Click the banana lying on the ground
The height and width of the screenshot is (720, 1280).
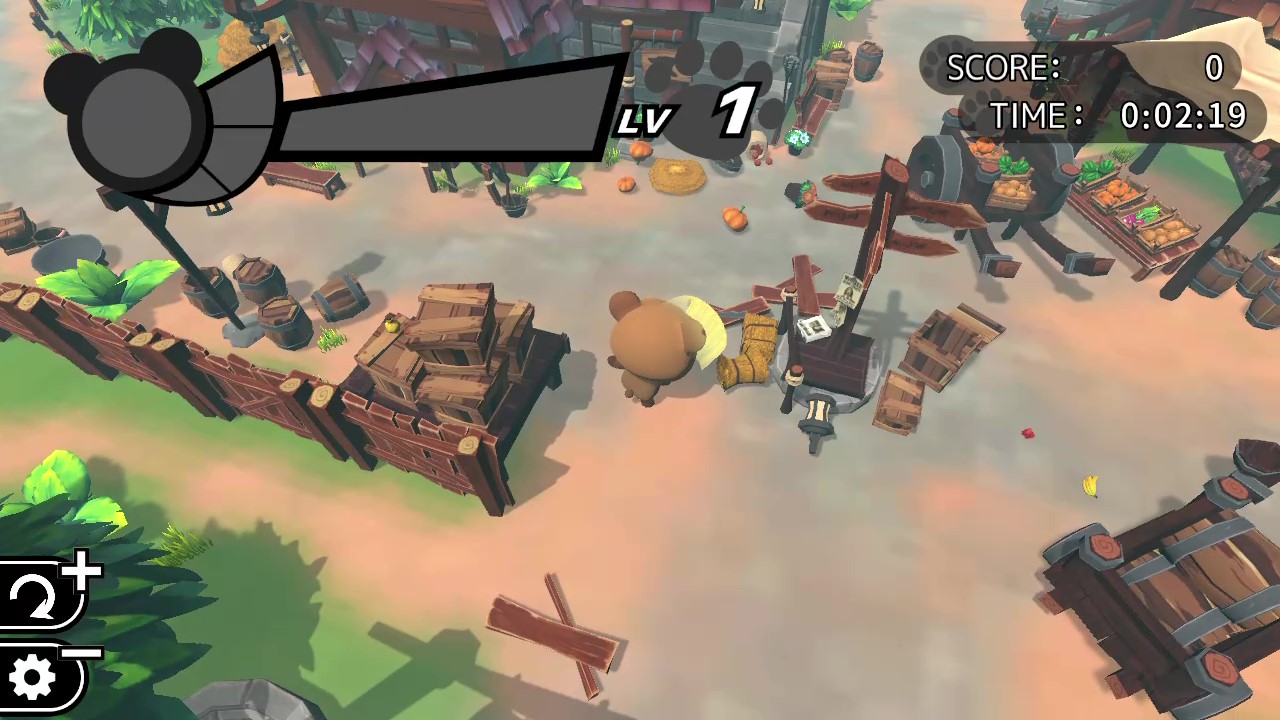(x=1089, y=485)
